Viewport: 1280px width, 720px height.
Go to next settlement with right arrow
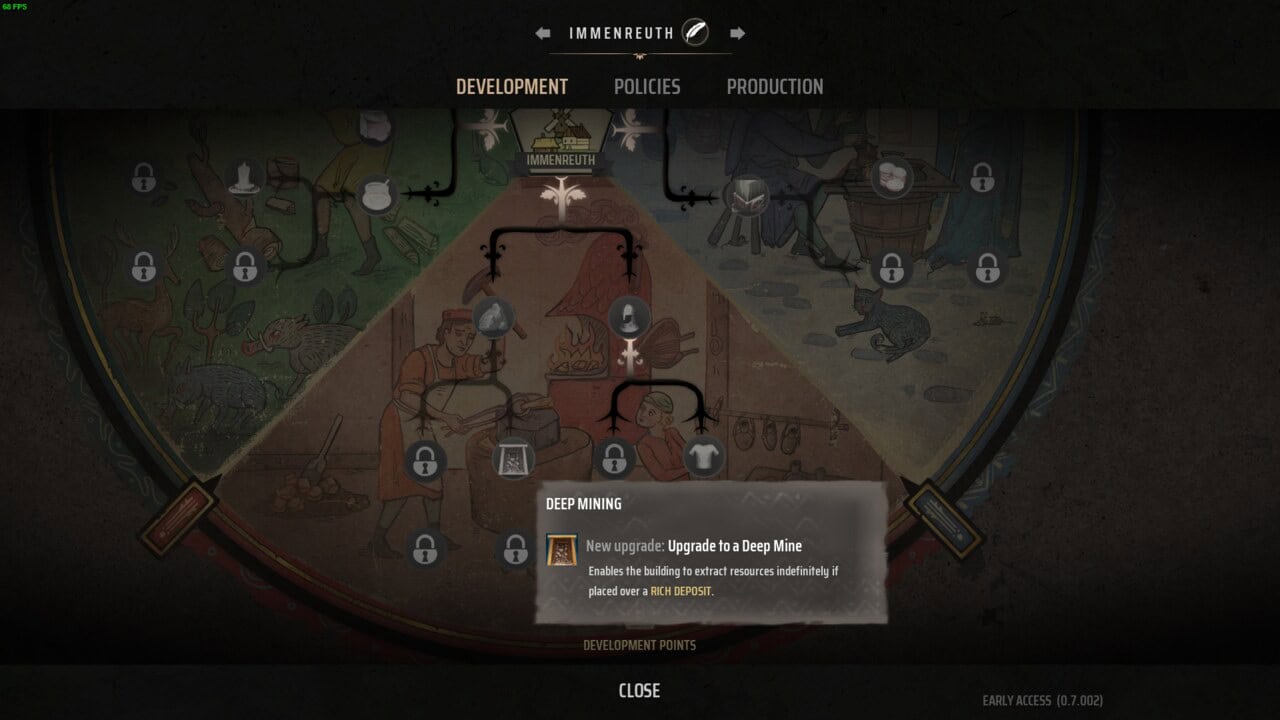click(737, 33)
